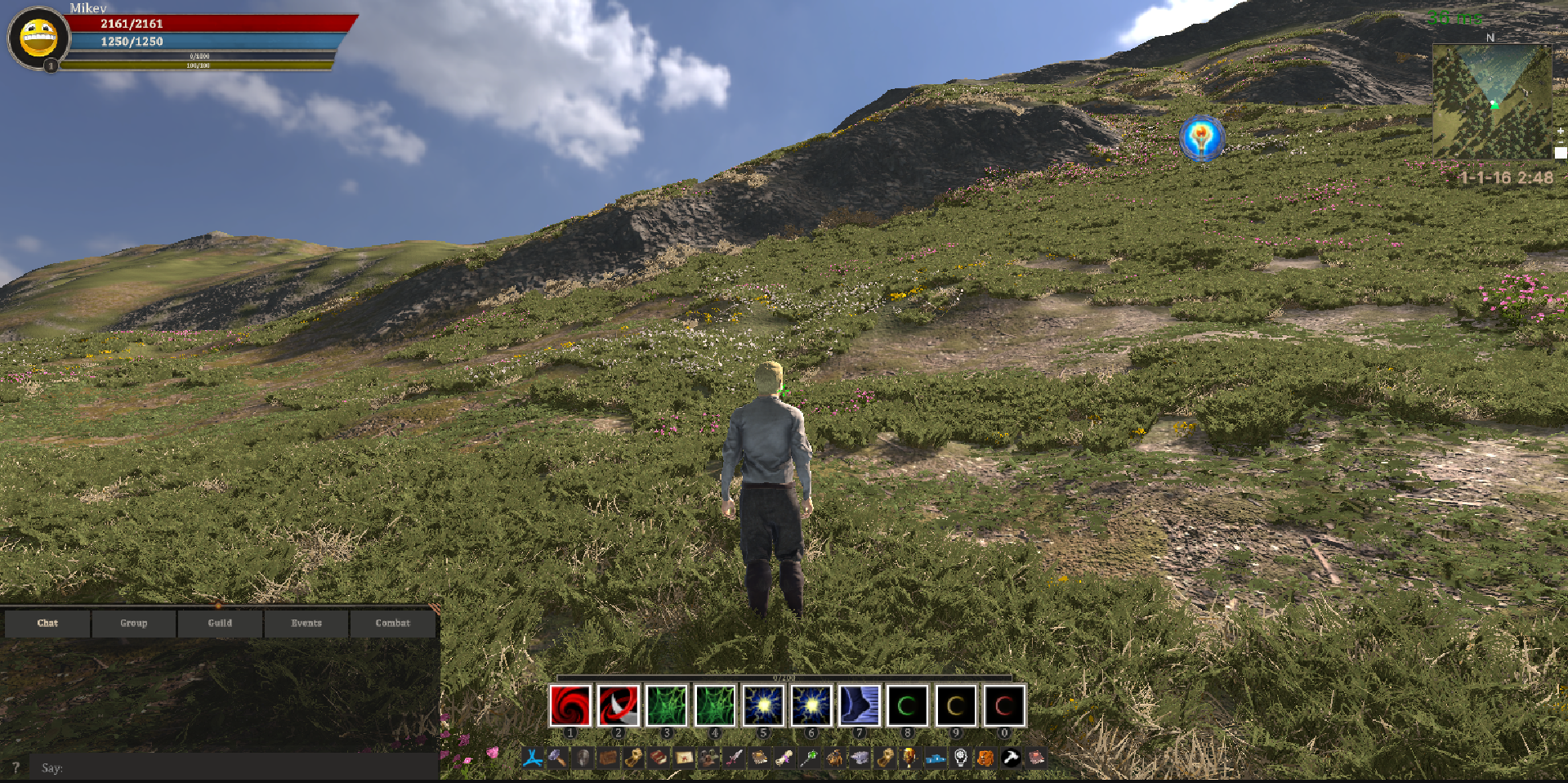Viewport: 1568px width, 783px height.
Task: Open the treasure chest icon in toolbar
Action: [x=607, y=758]
